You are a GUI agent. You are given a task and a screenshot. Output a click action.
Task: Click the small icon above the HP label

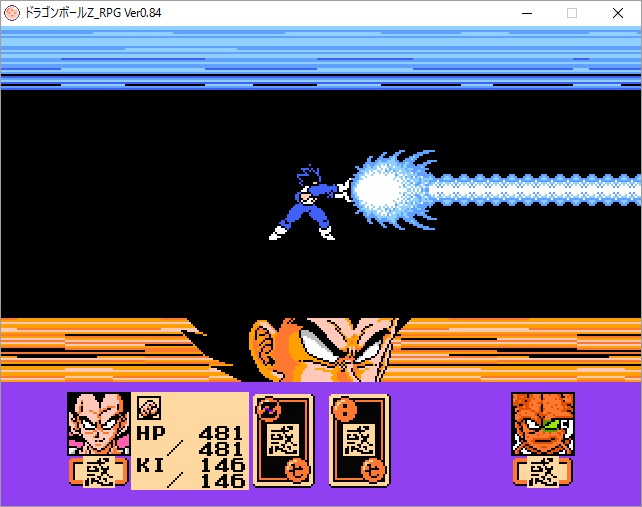point(148,407)
